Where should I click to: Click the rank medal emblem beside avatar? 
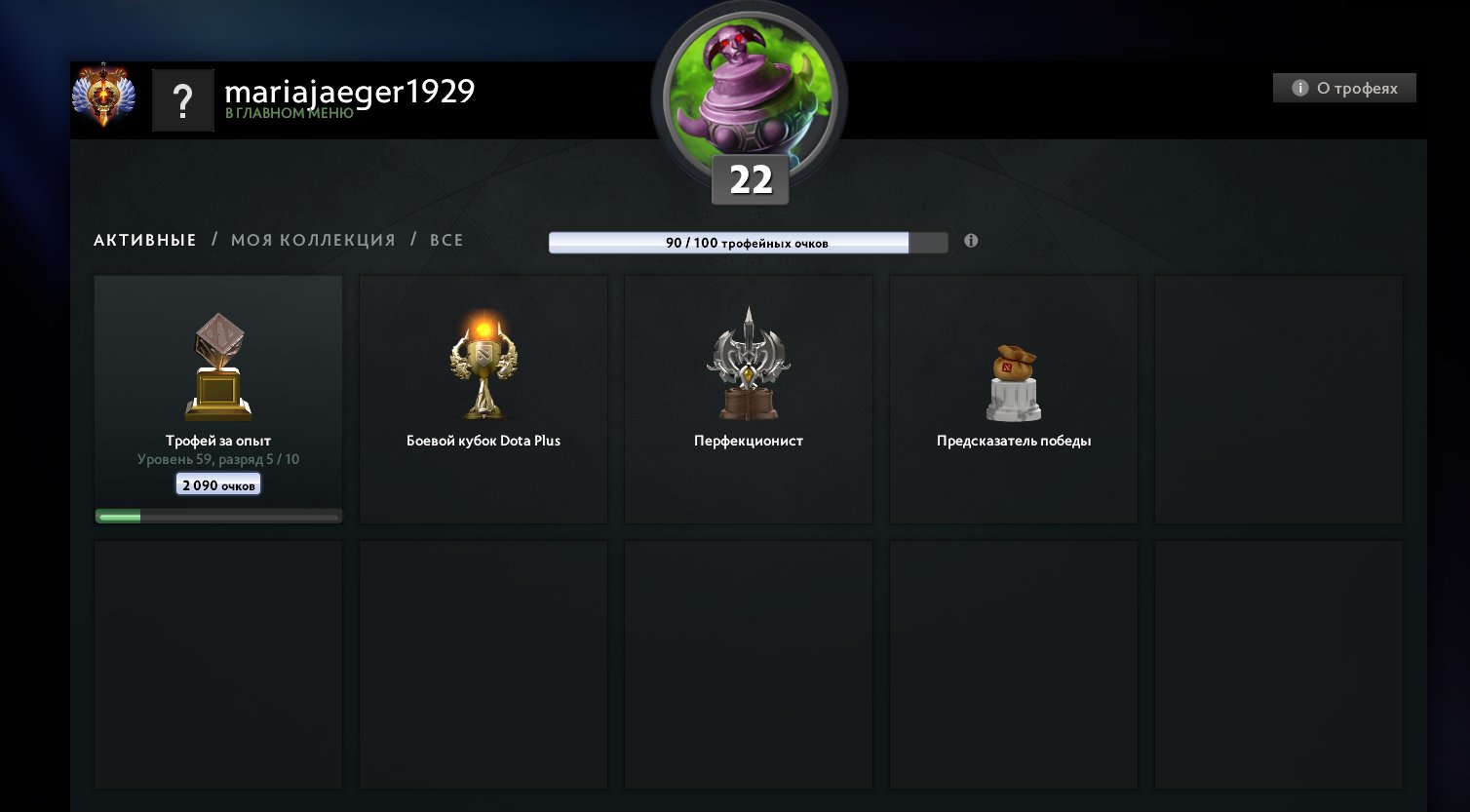pyautogui.click(x=104, y=96)
